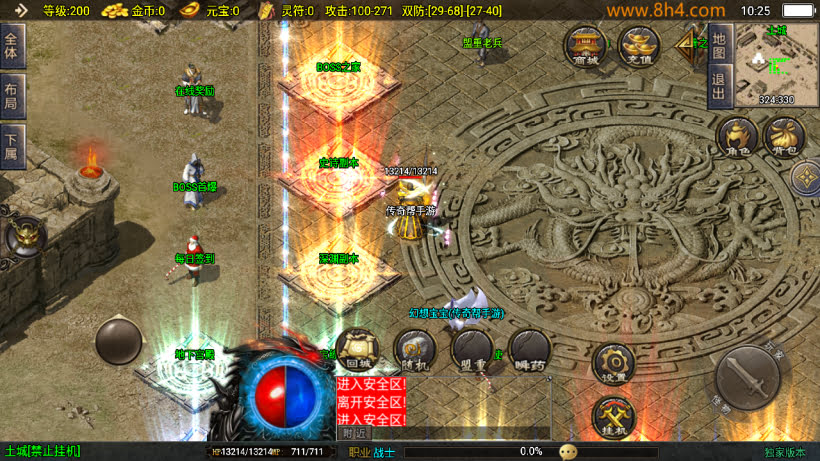
Task: Use the 瞬药 instant potion slot
Action: click(x=528, y=350)
